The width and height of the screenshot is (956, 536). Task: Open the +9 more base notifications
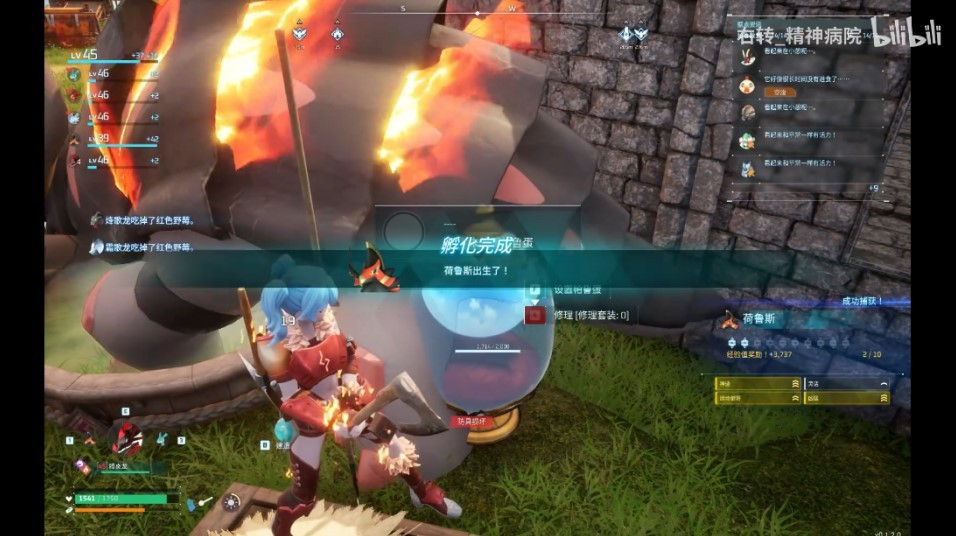pyautogui.click(x=873, y=187)
